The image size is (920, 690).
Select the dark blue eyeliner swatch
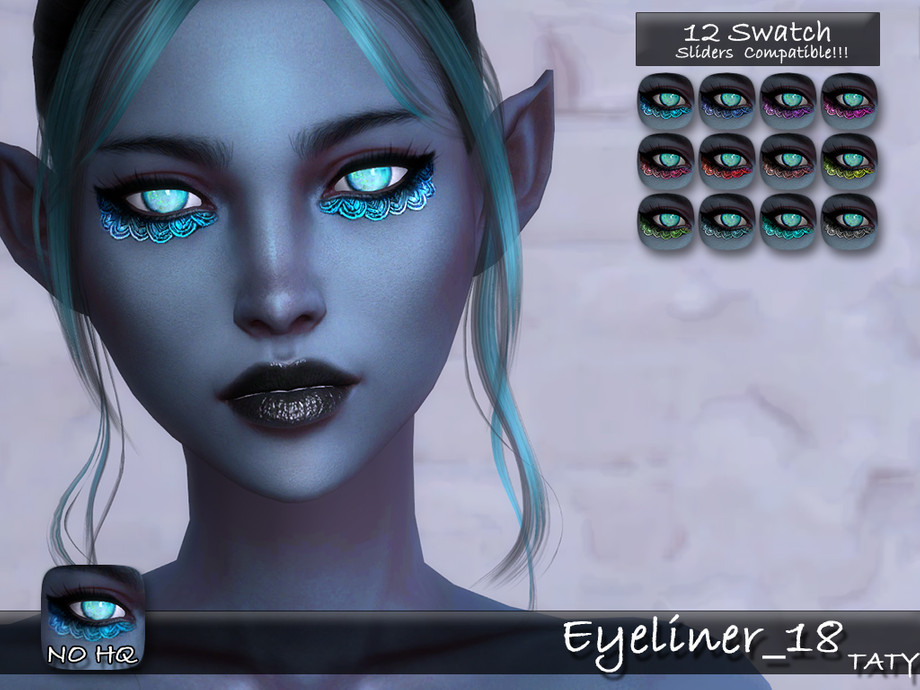[727, 100]
